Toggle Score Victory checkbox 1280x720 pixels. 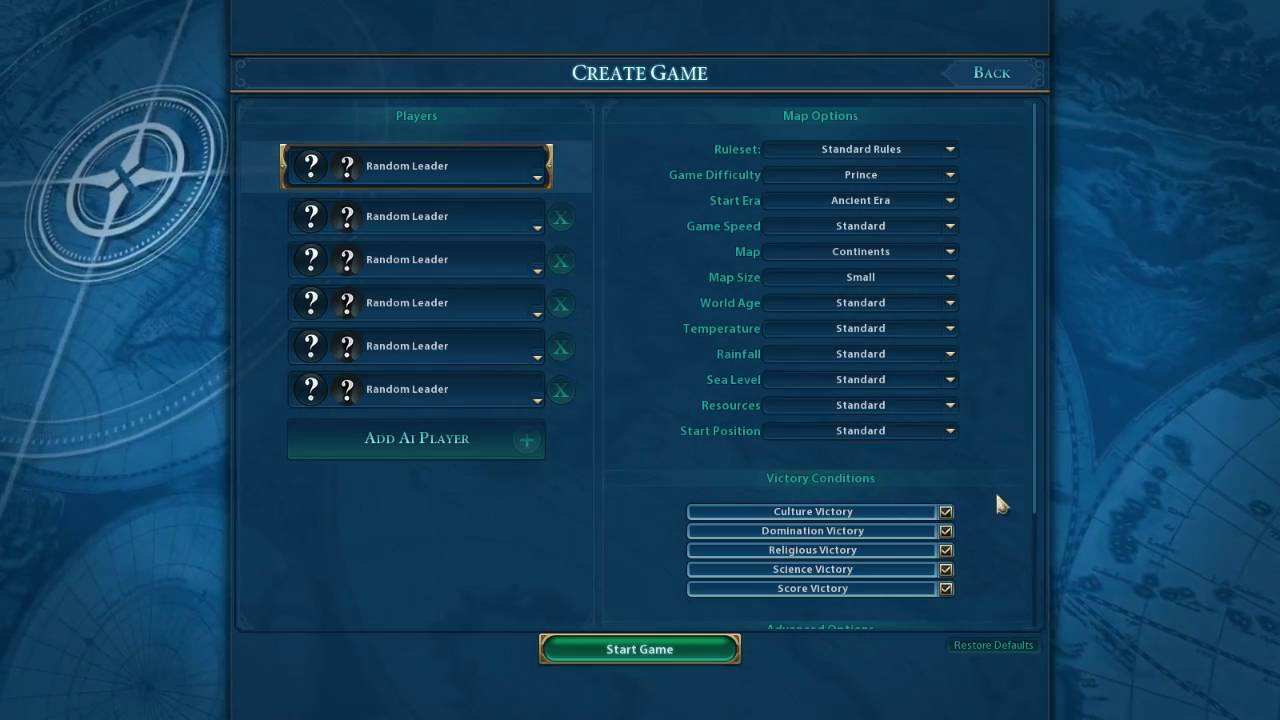pos(946,589)
